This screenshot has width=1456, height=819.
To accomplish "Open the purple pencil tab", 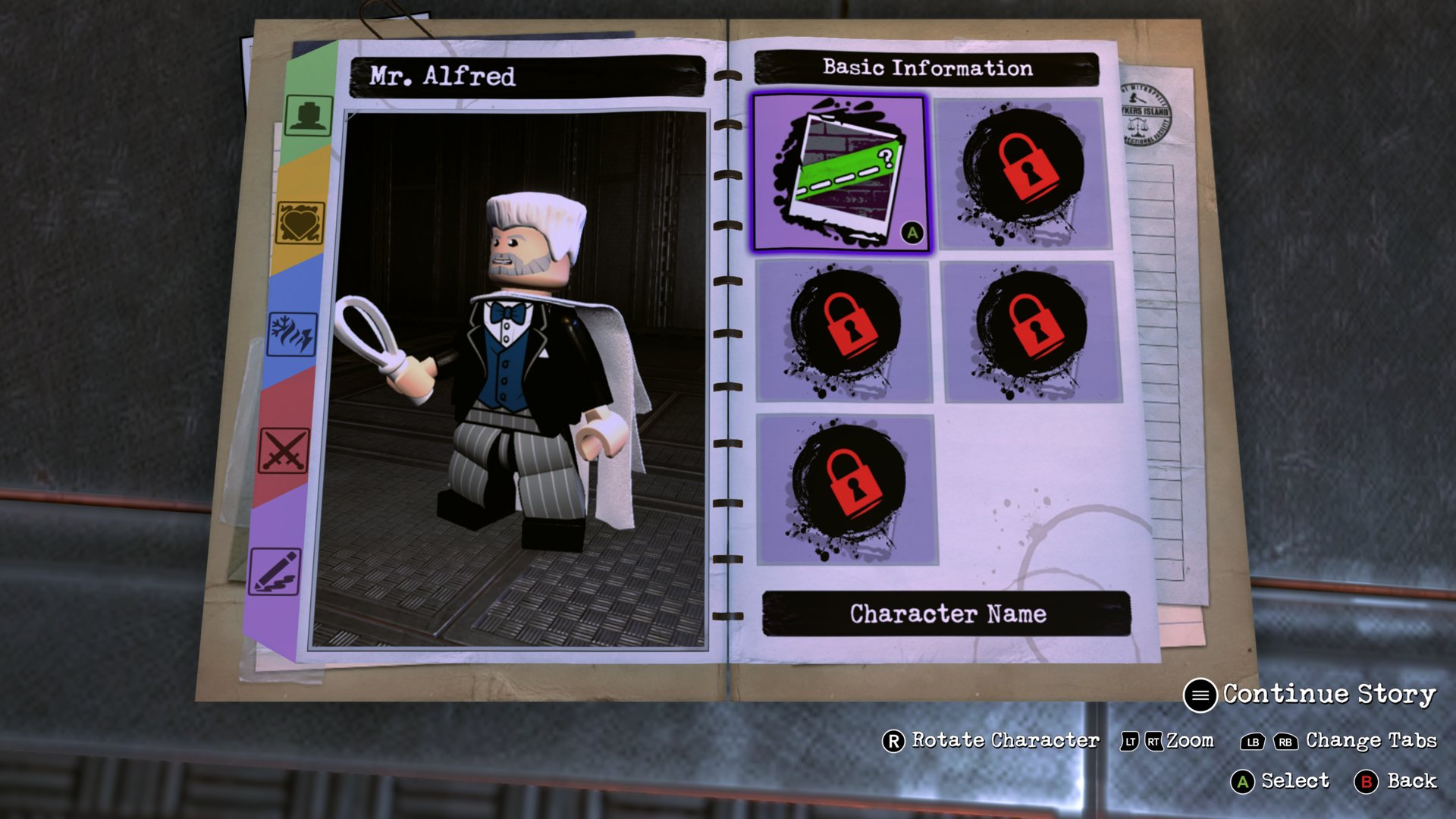I will [x=275, y=572].
